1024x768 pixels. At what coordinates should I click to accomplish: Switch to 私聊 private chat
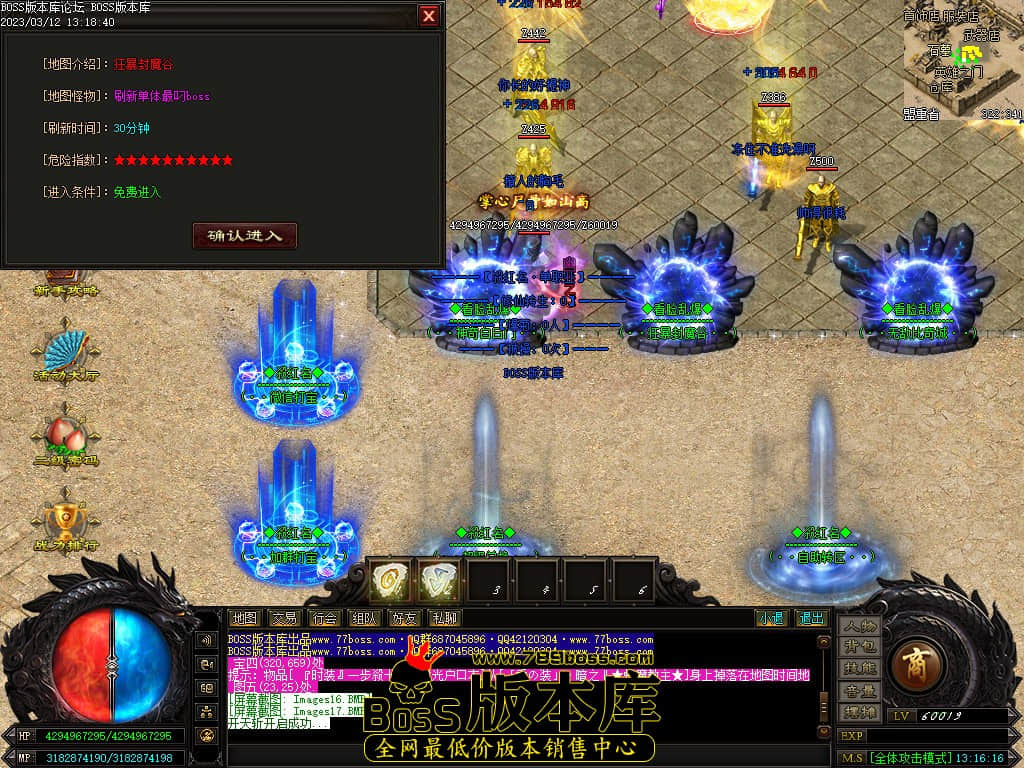tap(443, 618)
